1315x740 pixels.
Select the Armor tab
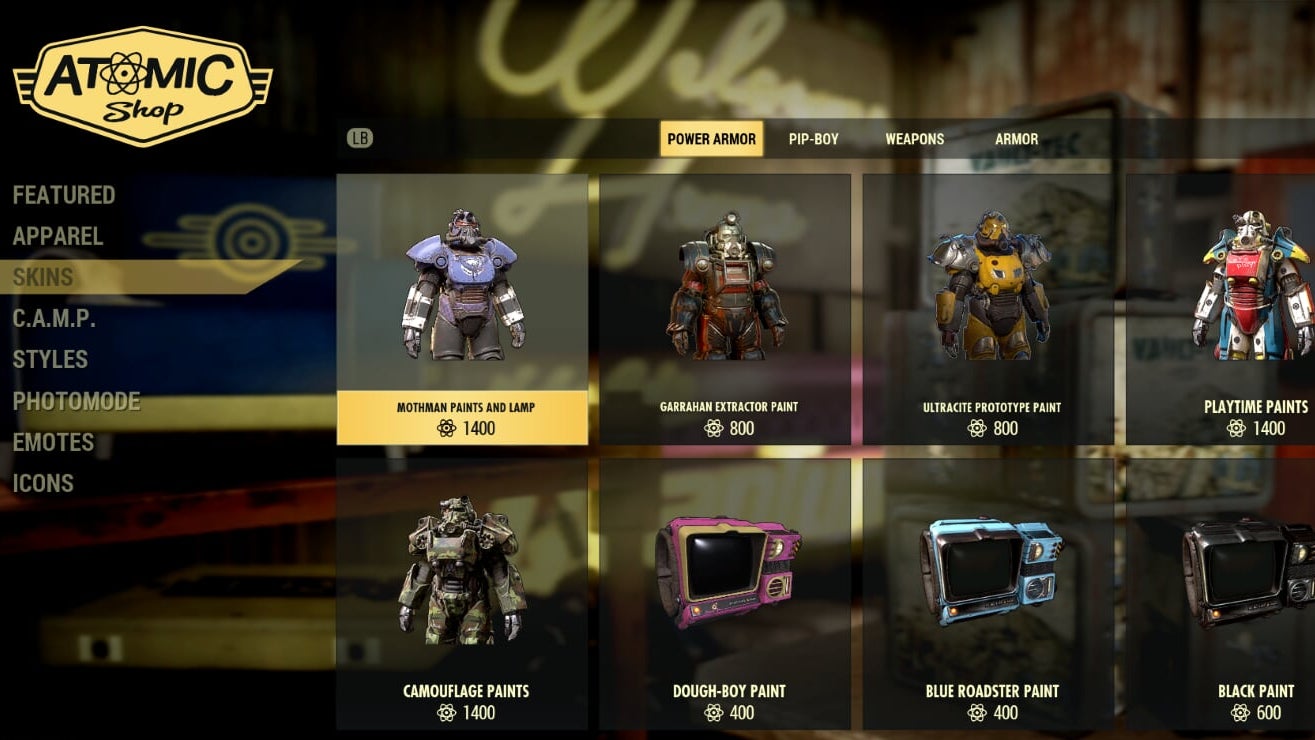1016,139
